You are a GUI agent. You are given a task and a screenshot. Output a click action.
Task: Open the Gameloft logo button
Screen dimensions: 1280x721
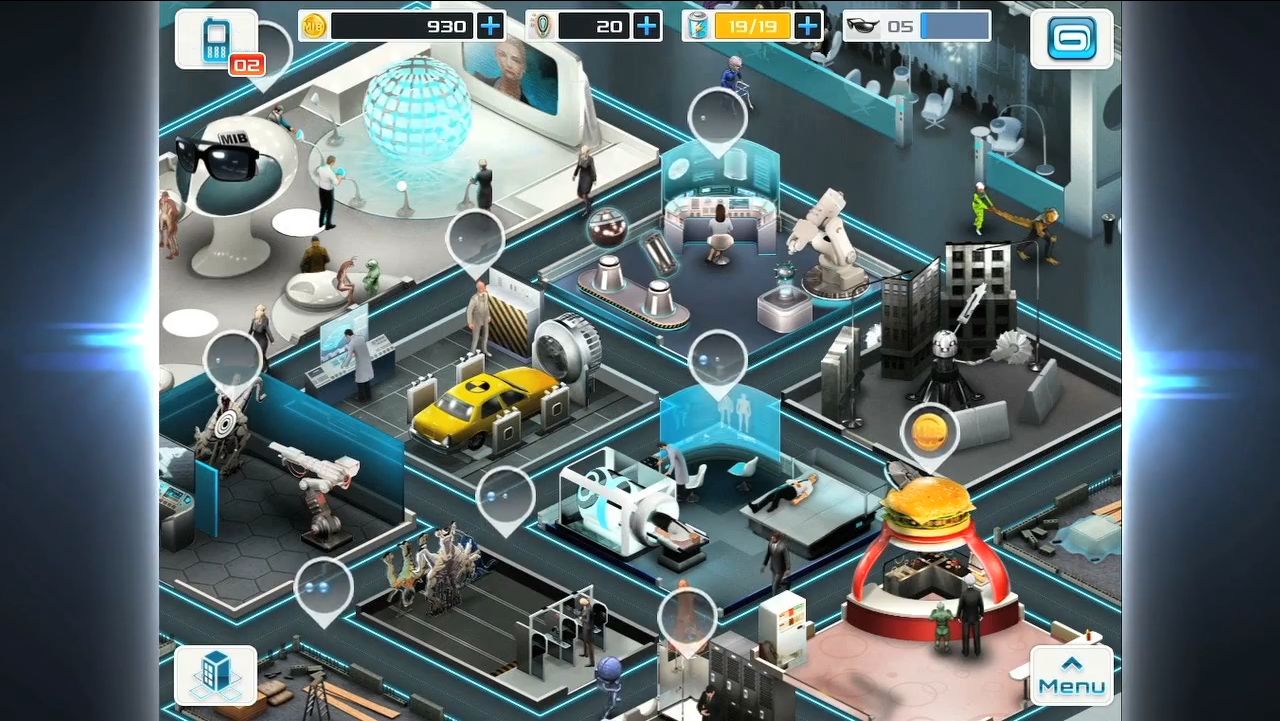pyautogui.click(x=1071, y=39)
